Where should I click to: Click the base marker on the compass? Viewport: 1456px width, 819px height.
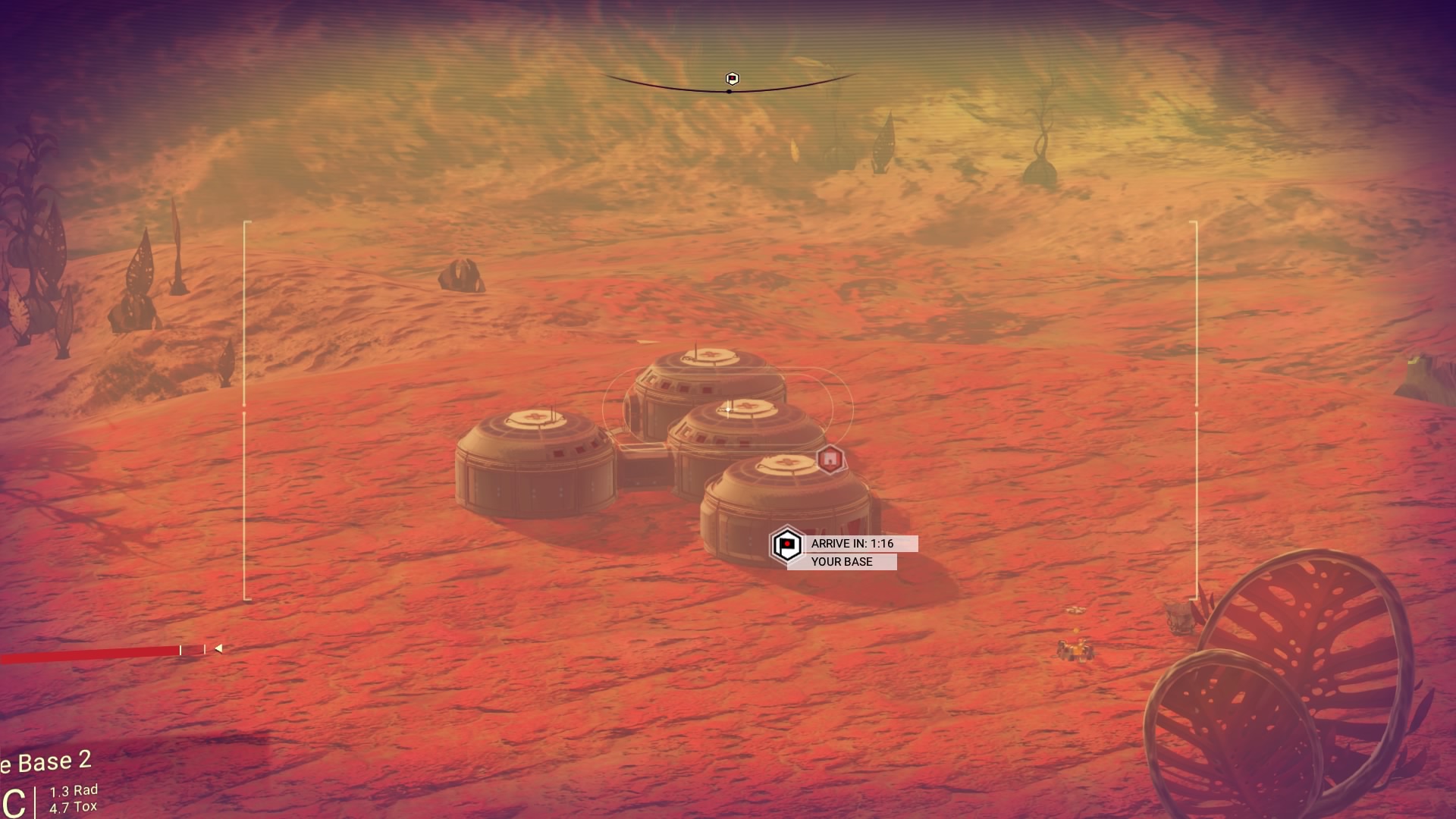[x=732, y=79]
